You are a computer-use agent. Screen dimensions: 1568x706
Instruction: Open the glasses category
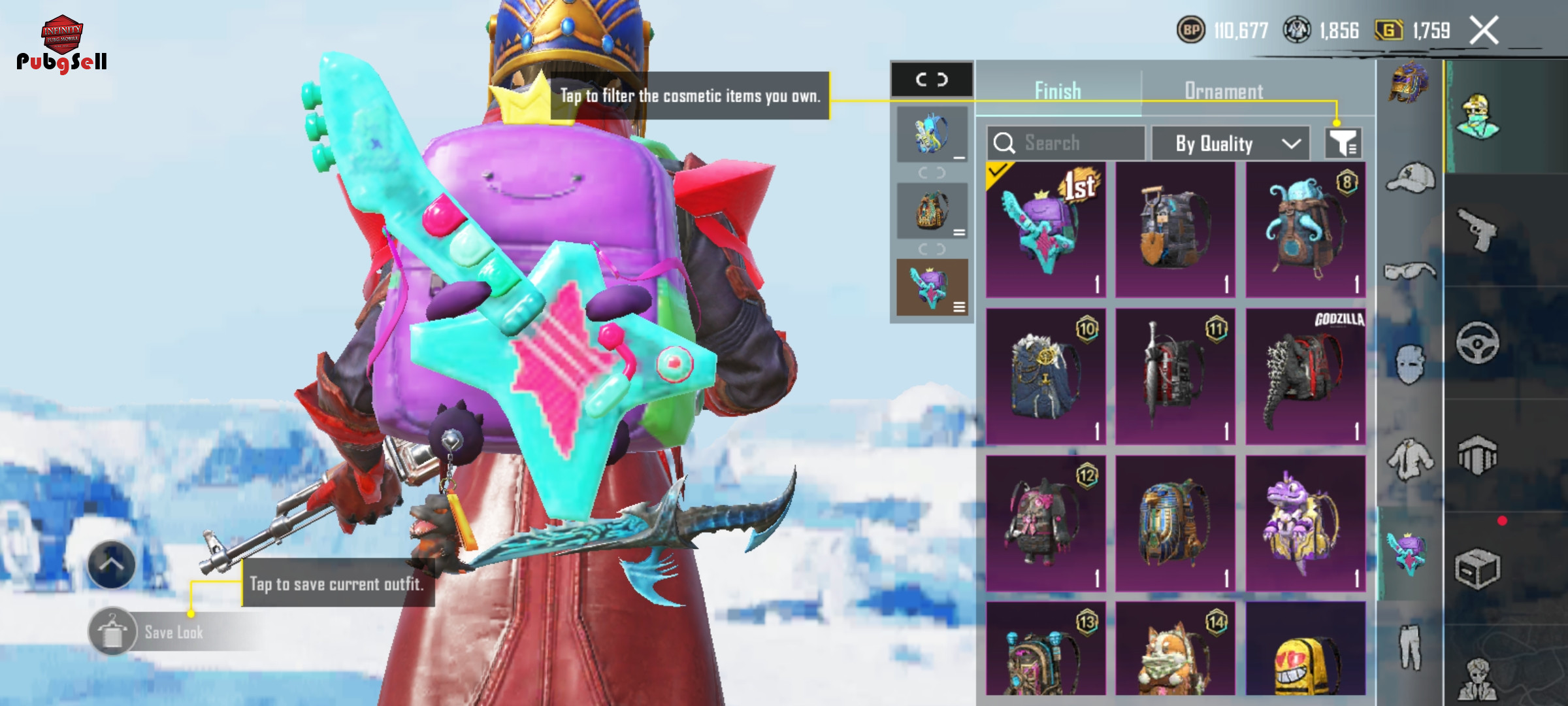(1411, 270)
